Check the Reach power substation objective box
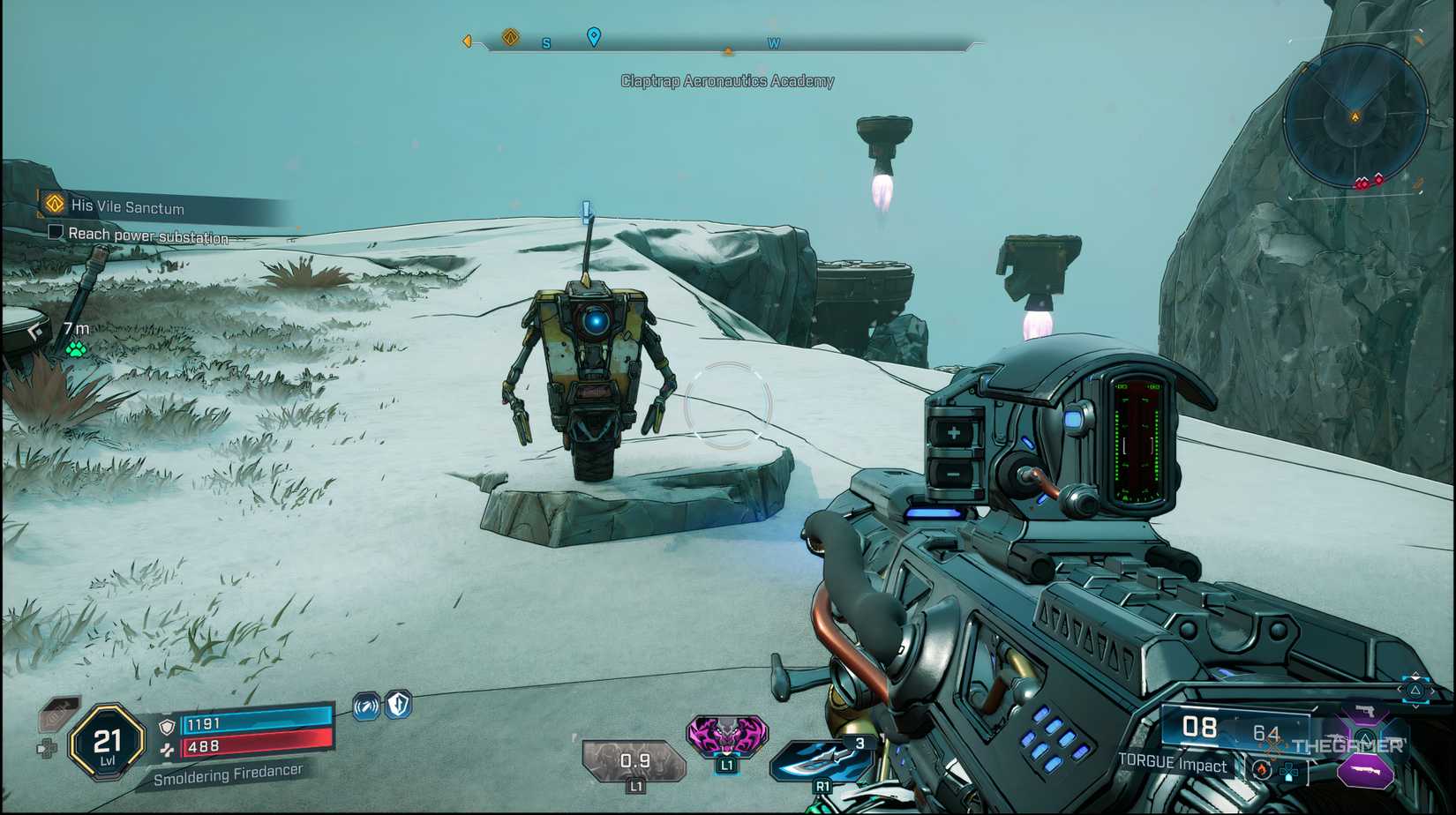1456x815 pixels. tap(56, 232)
